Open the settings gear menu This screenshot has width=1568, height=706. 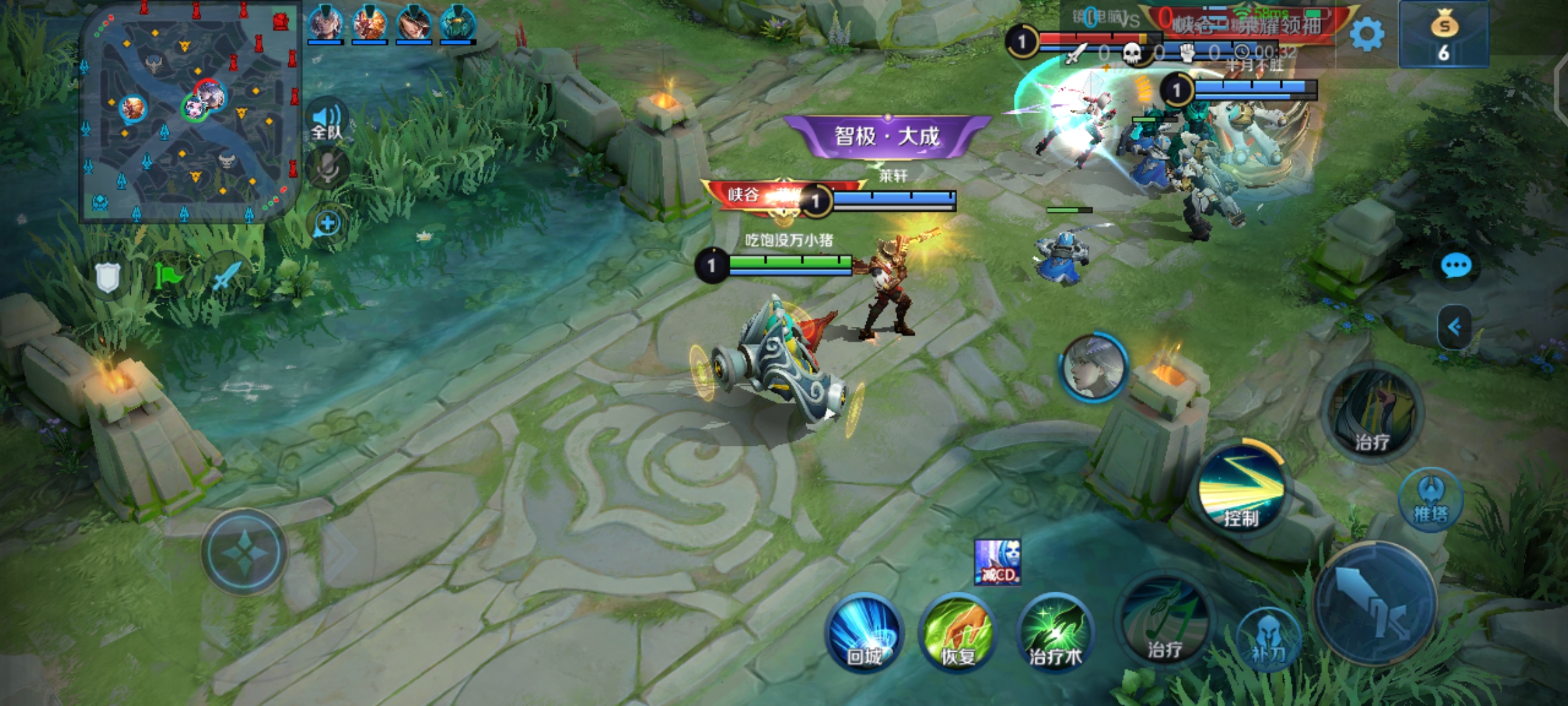1366,34
